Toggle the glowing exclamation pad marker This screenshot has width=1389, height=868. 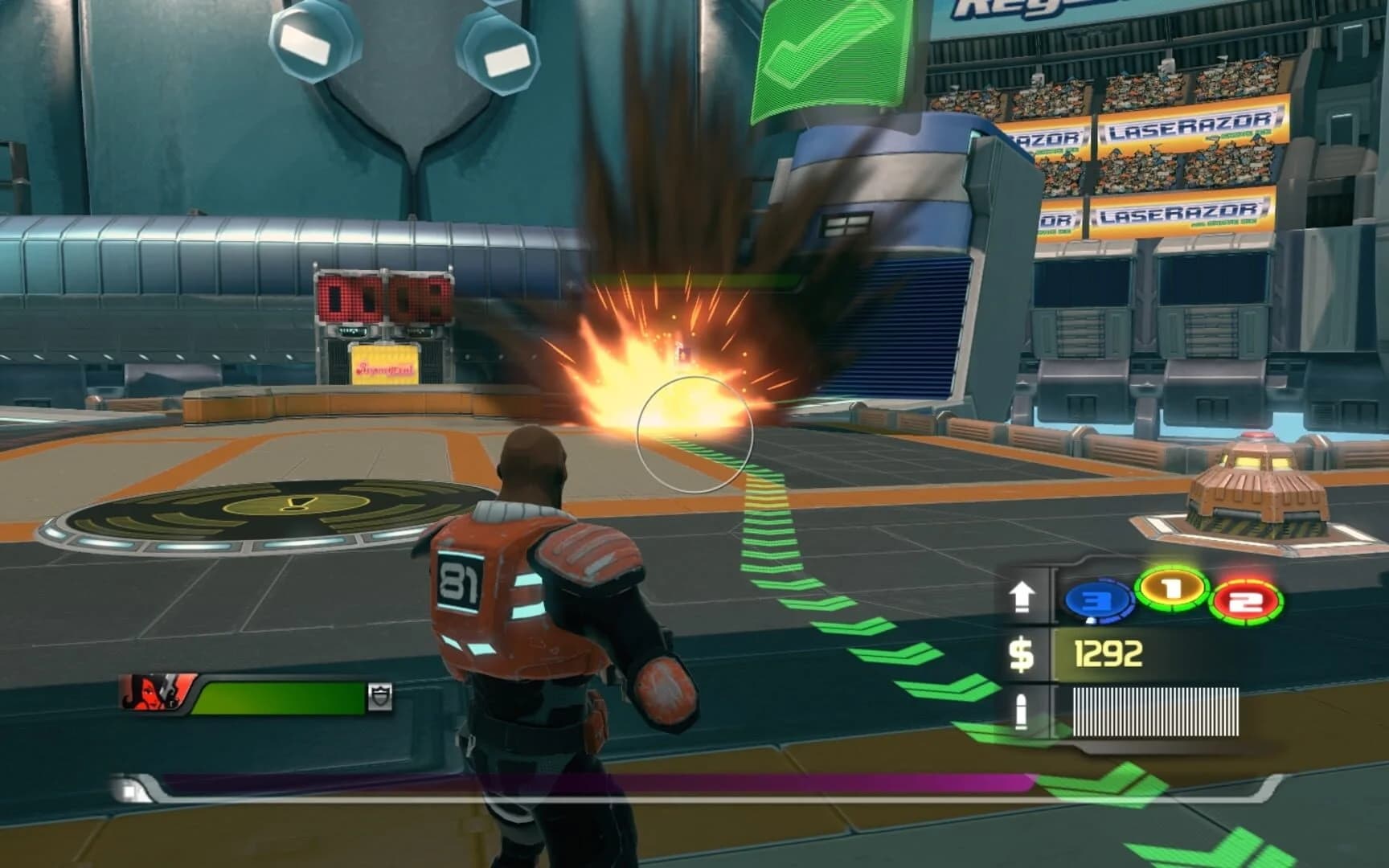[x=297, y=502]
